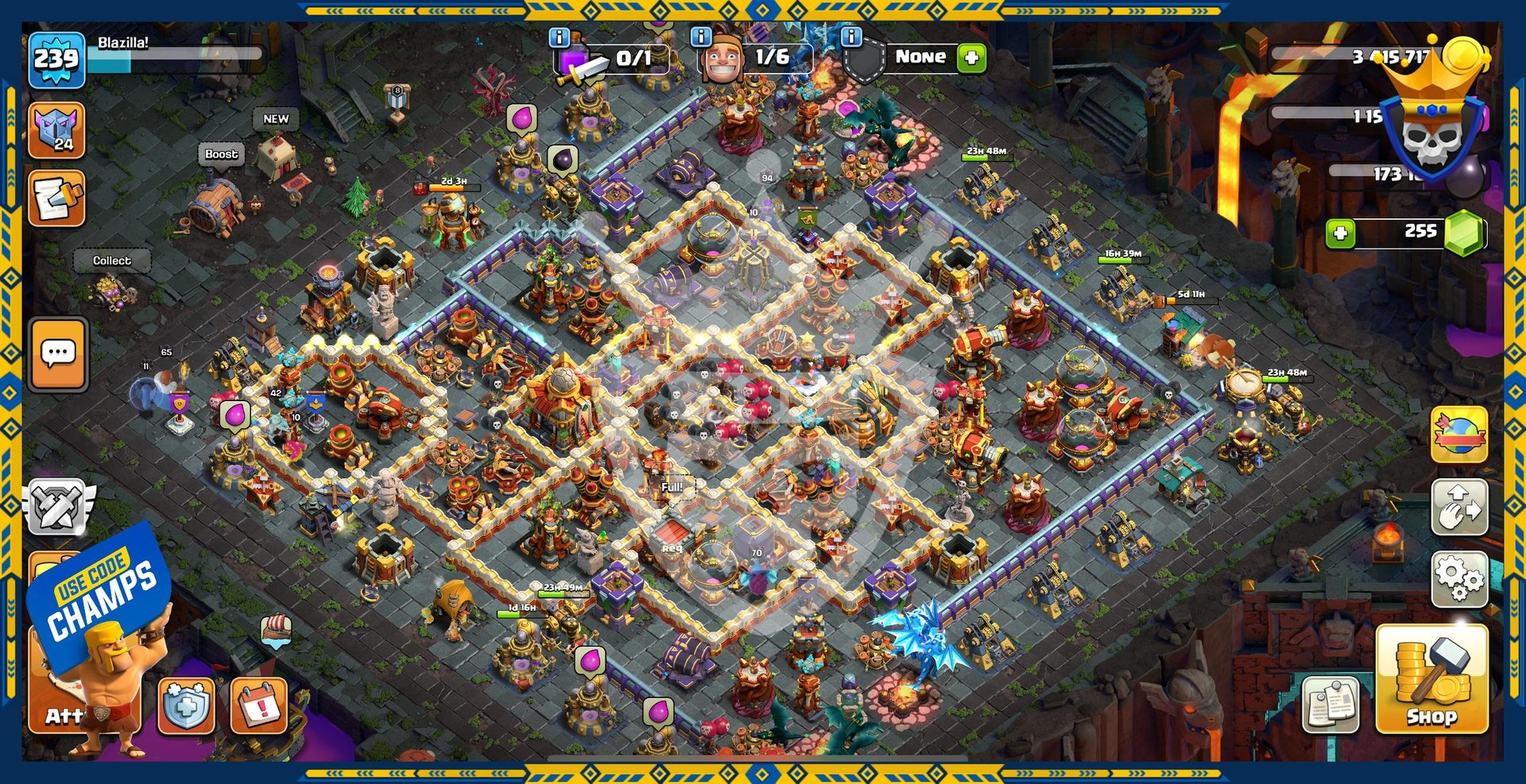
Task: Show info for the 0/1 sword counter
Action: point(560,37)
